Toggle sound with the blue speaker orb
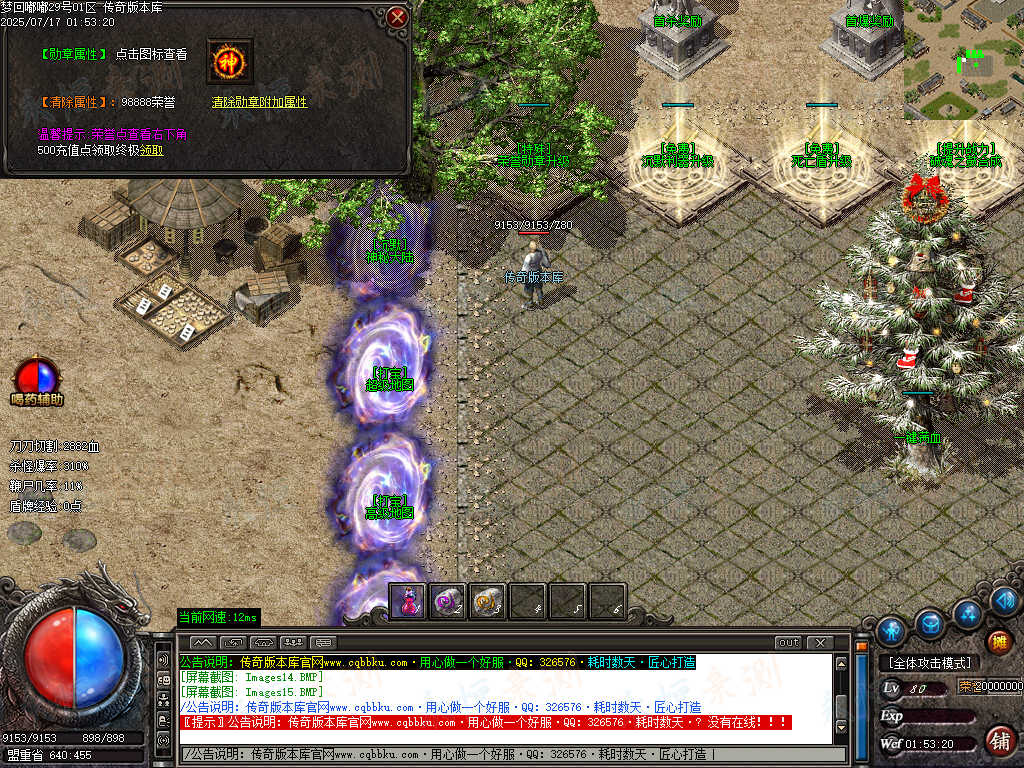This screenshot has width=1024, height=768. click(x=1004, y=598)
